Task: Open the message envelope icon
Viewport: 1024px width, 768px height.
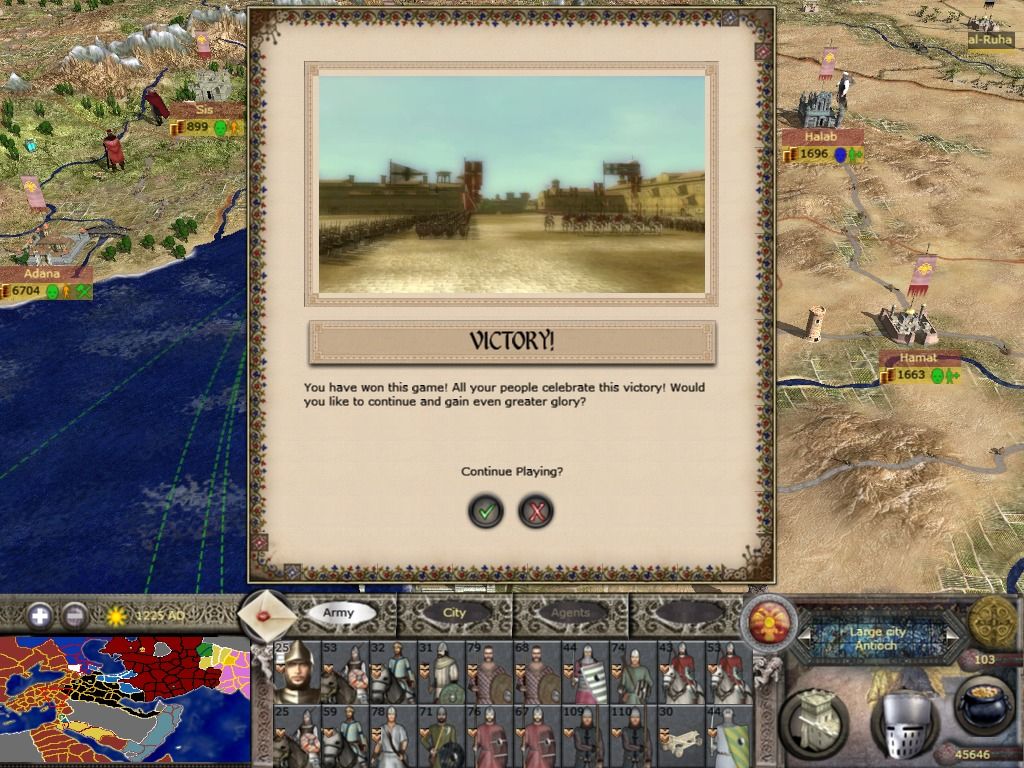Action: click(x=268, y=616)
